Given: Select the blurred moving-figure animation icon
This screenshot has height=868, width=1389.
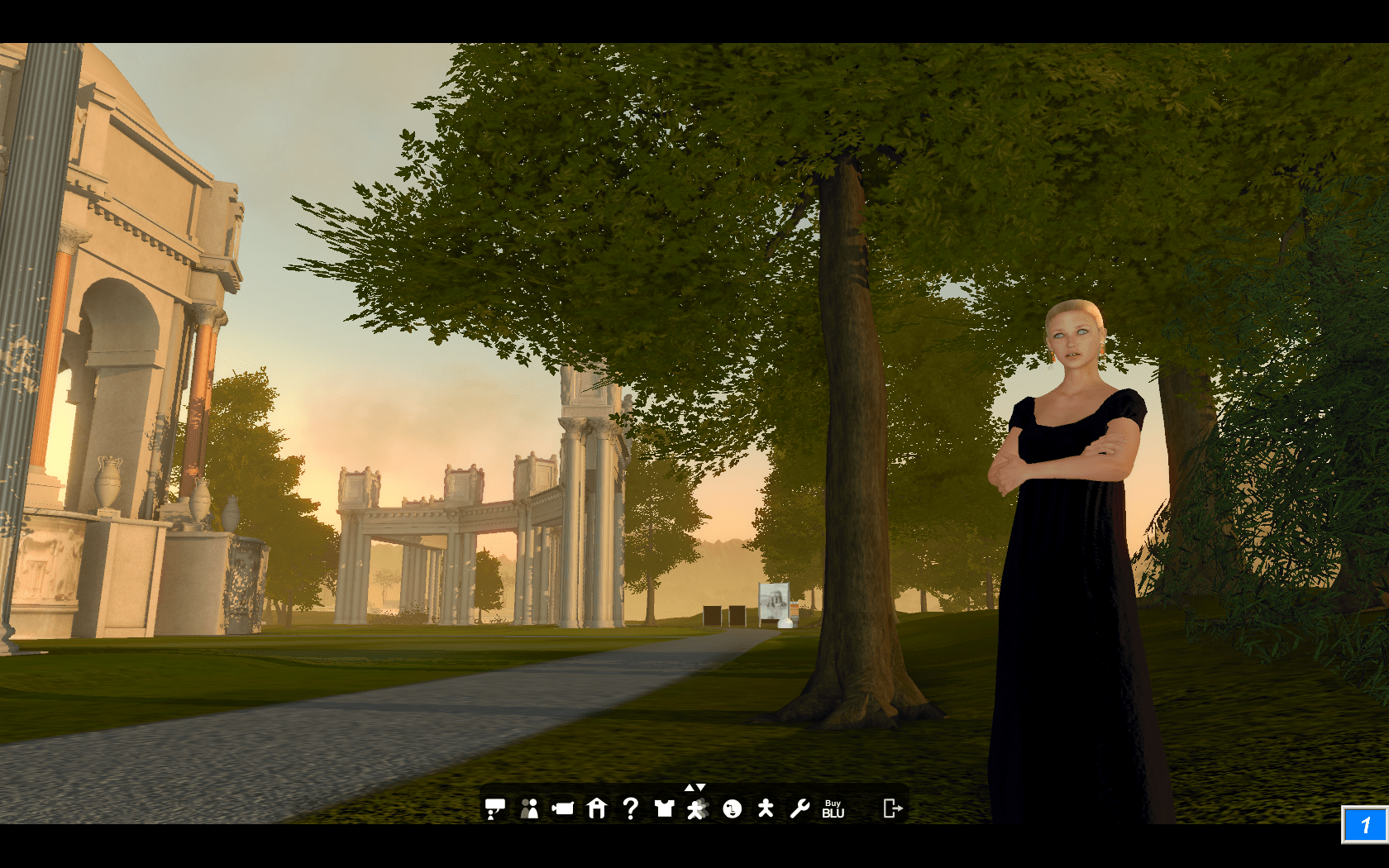Looking at the screenshot, I should (x=698, y=809).
